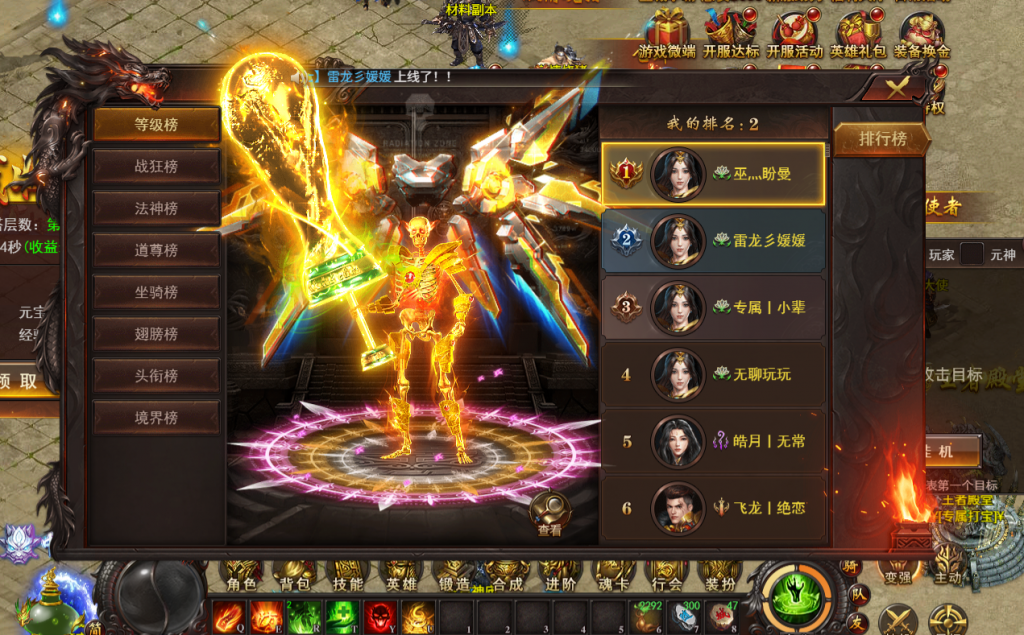Open the 头衔榜 title ranking

tap(157, 376)
